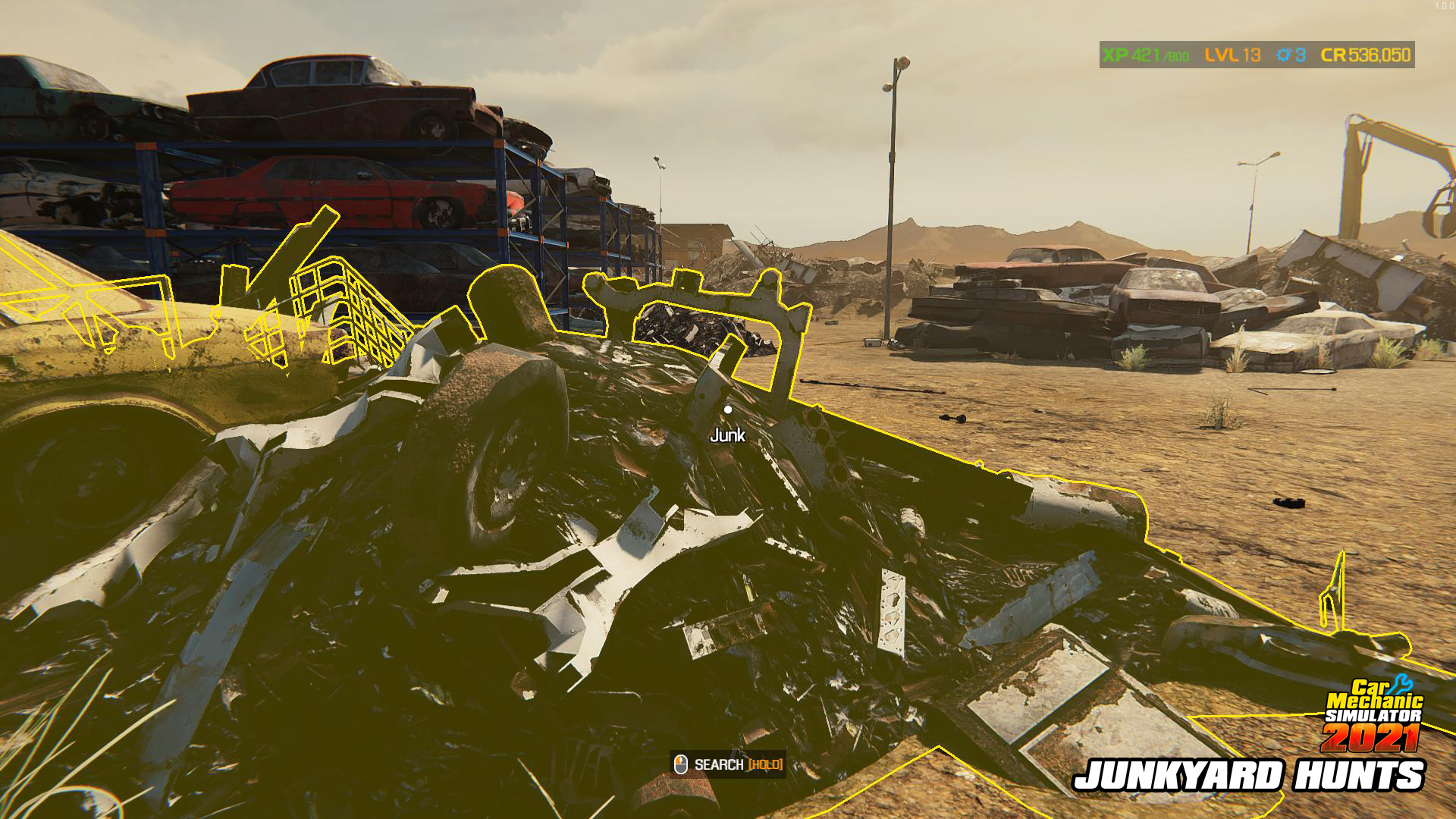Expand the Junk item label
This screenshot has width=1456, height=819.
click(726, 435)
